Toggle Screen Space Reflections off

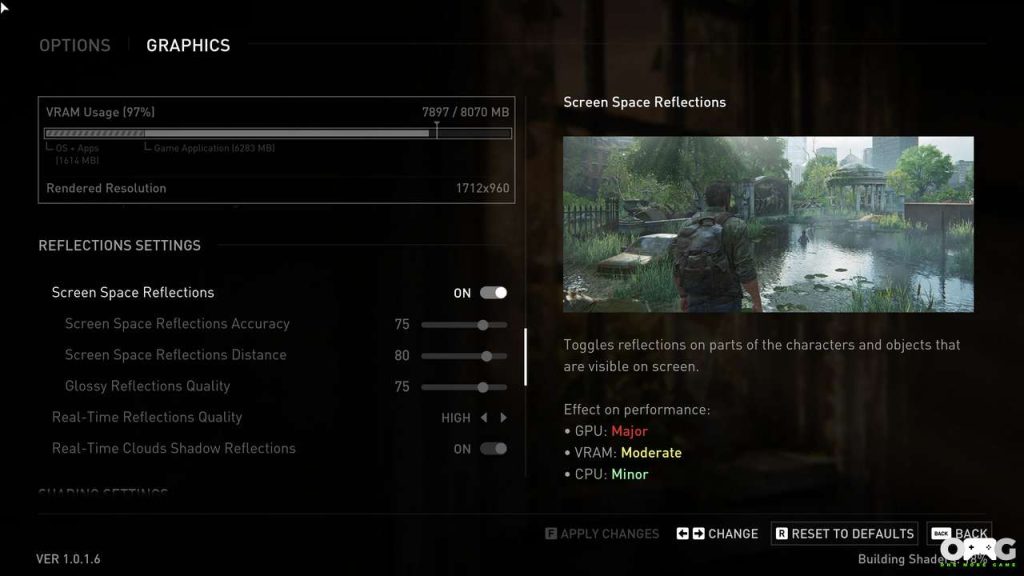click(493, 293)
